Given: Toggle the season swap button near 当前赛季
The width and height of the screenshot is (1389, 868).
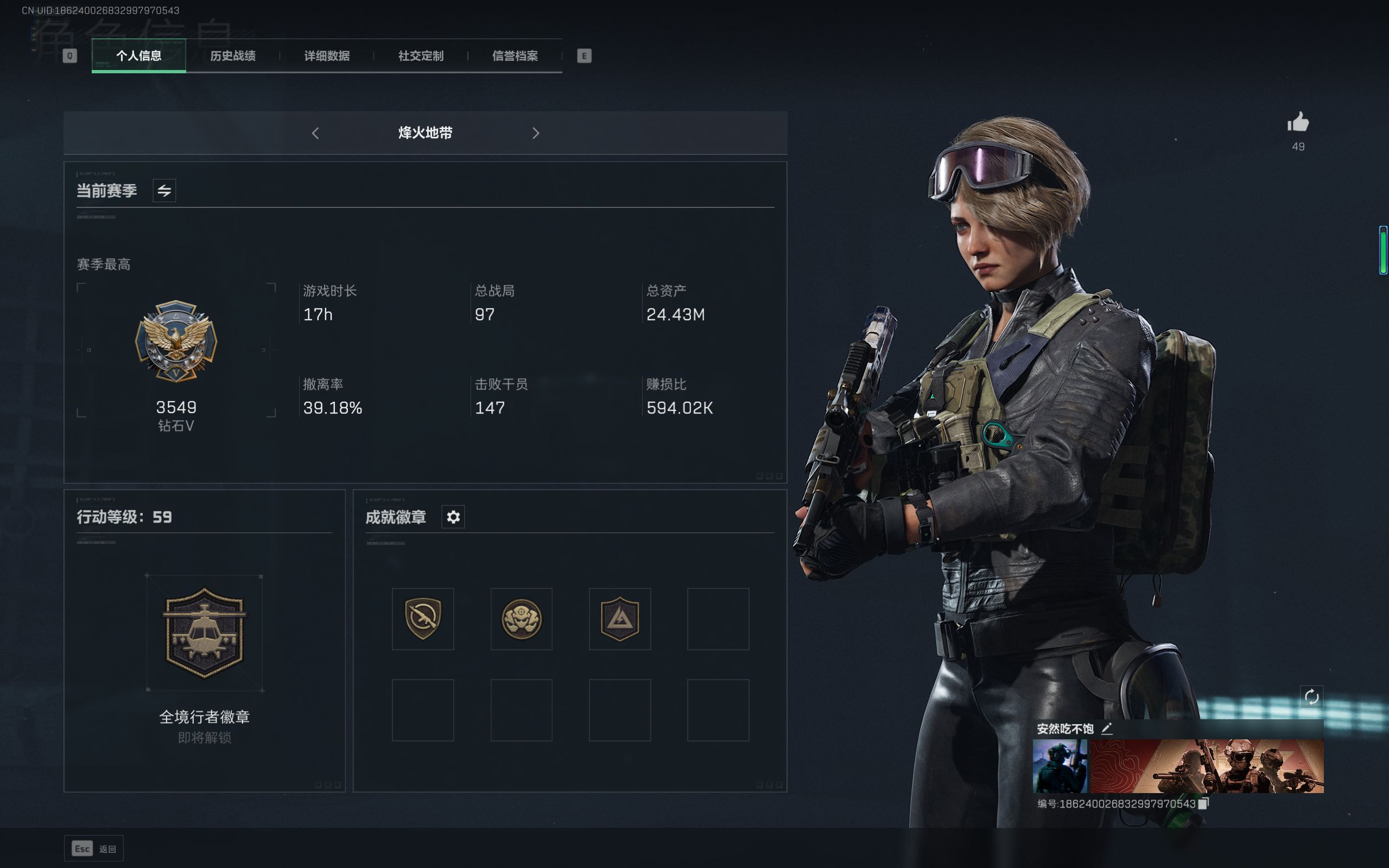Looking at the screenshot, I should [164, 191].
